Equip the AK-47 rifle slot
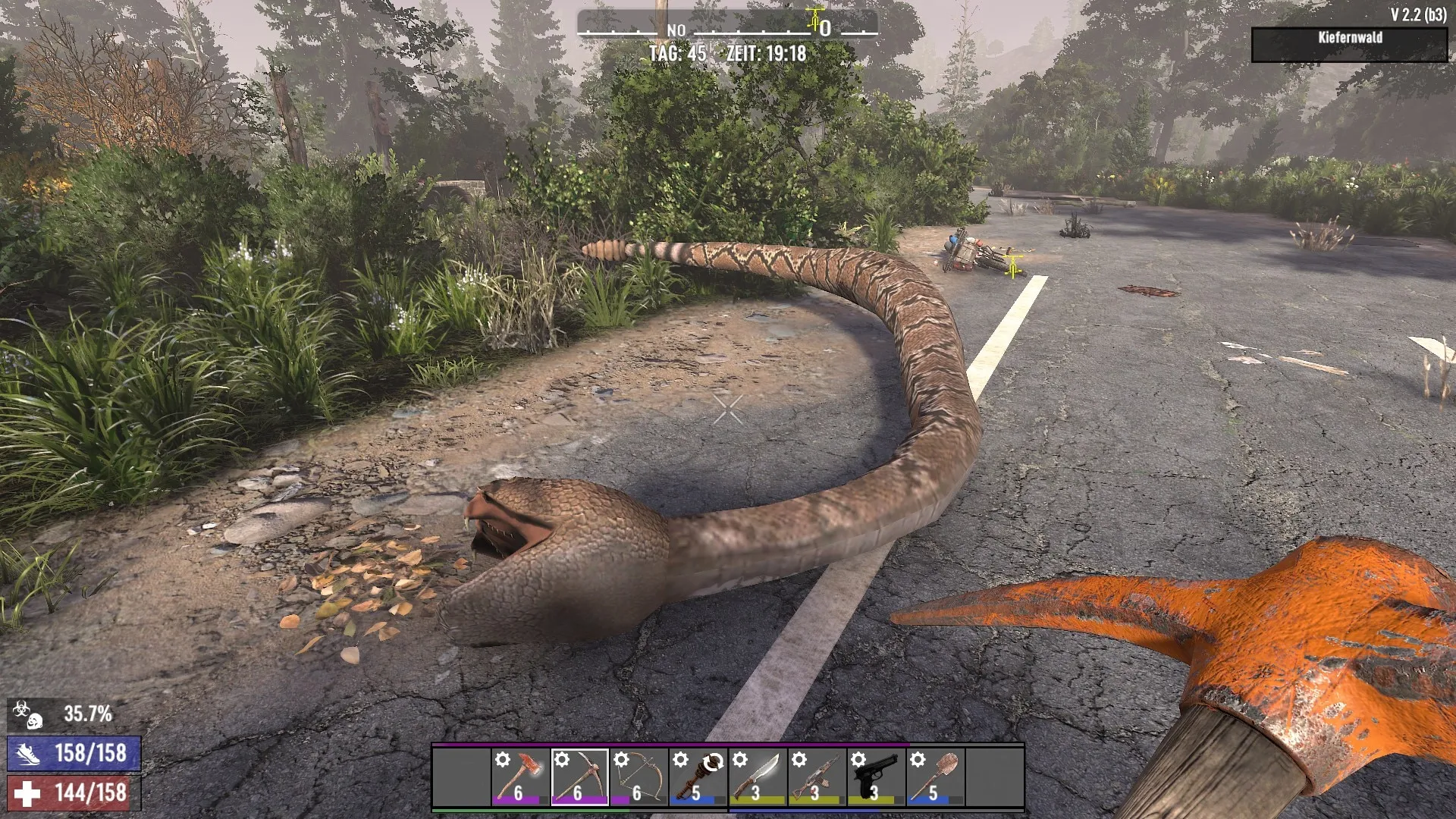1456x819 pixels. point(816,777)
